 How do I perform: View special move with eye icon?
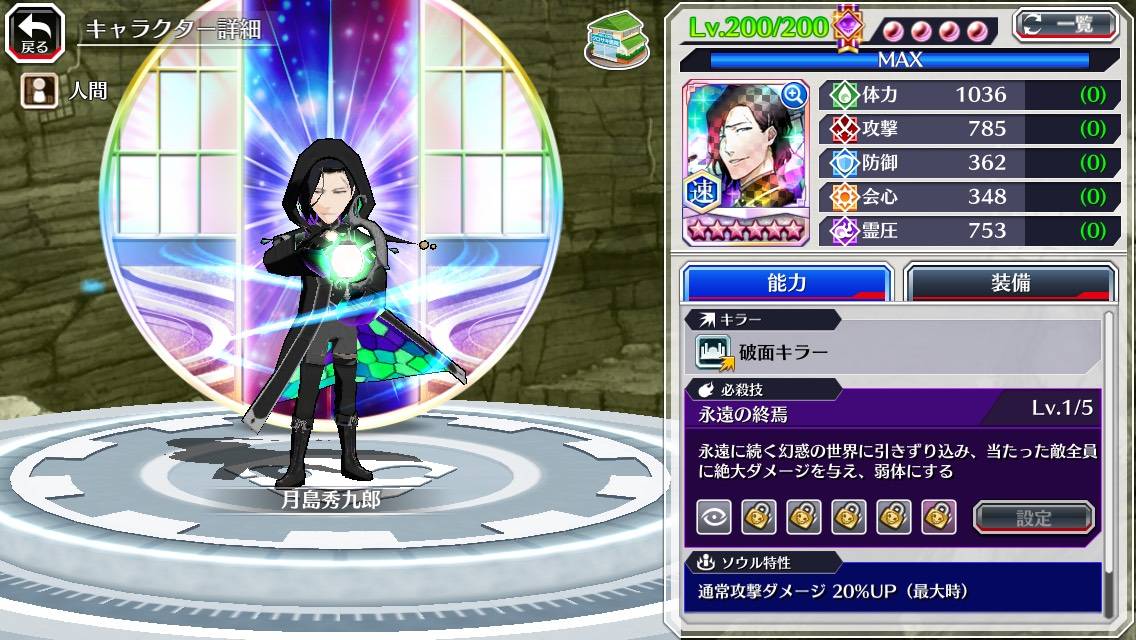(x=713, y=517)
